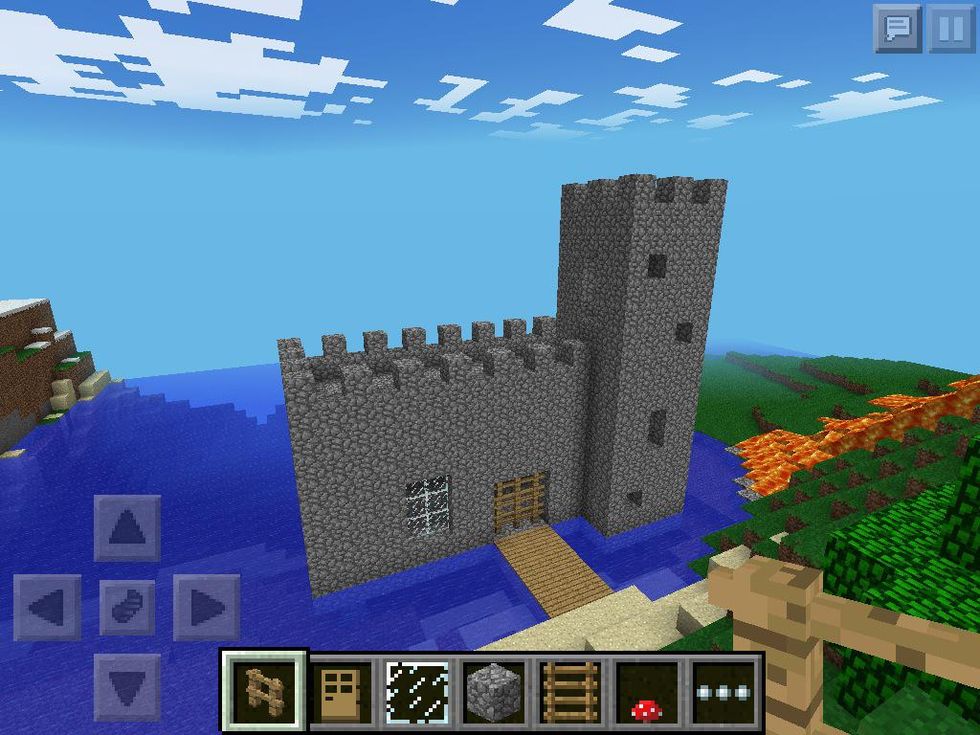Tap the move forward arrow

(127, 528)
